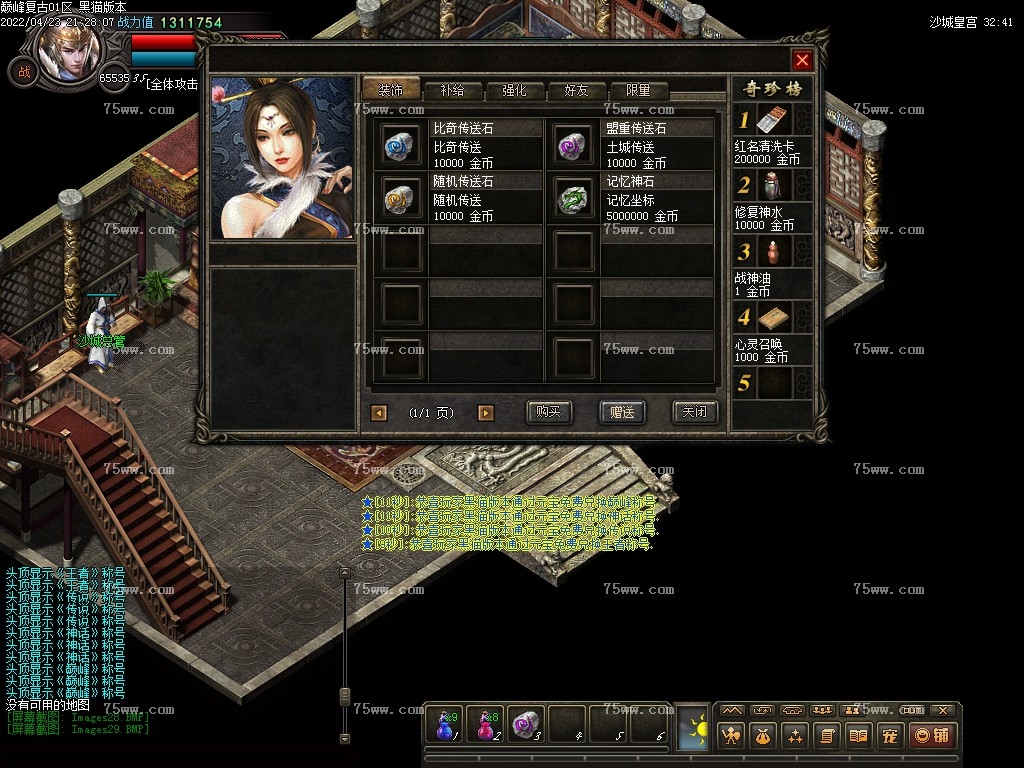Open the bag icon in bottom toolbar
This screenshot has height=768, width=1024.
(x=764, y=736)
